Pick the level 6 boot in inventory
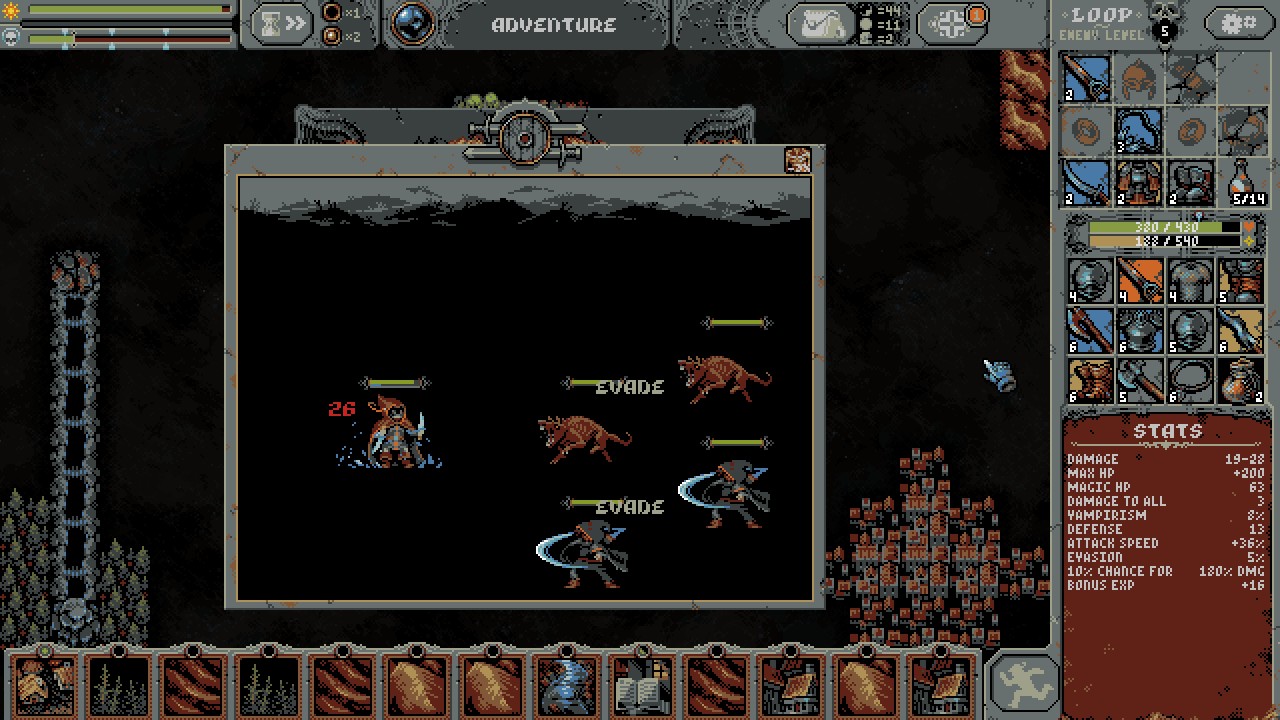Image resolution: width=1280 pixels, height=720 pixels. (x=1088, y=380)
